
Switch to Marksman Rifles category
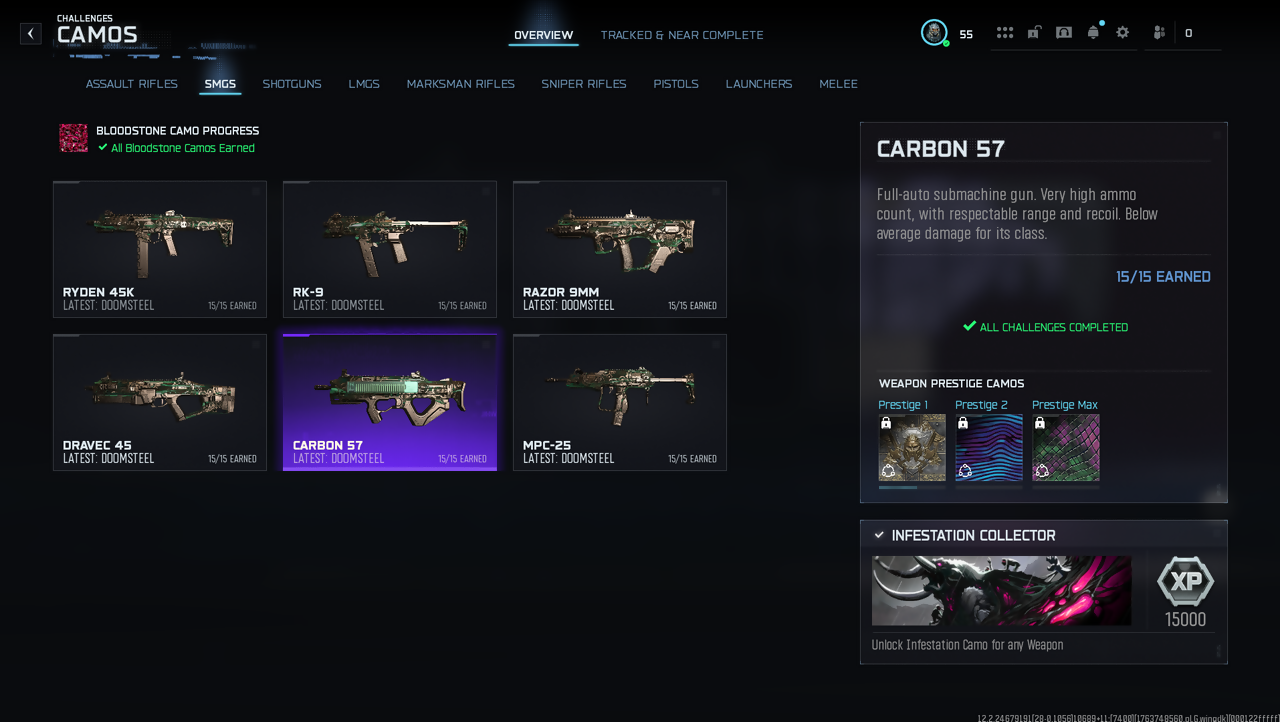[x=460, y=84]
